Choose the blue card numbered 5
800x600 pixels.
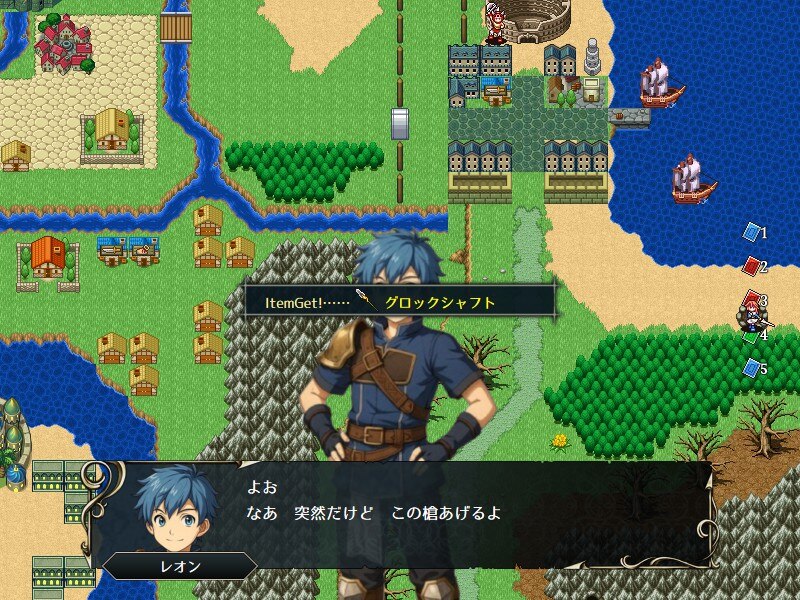[x=751, y=368]
